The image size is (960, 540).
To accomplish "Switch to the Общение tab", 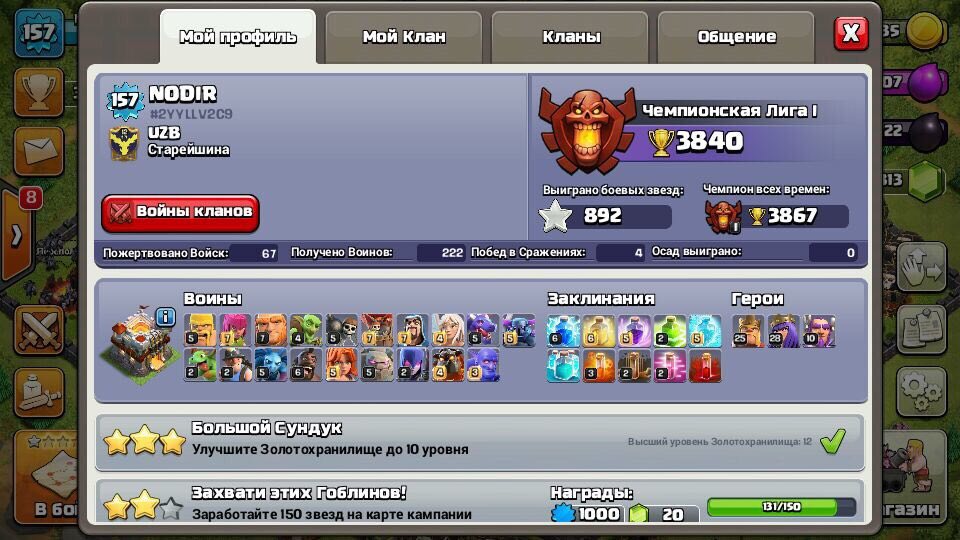I will point(737,37).
